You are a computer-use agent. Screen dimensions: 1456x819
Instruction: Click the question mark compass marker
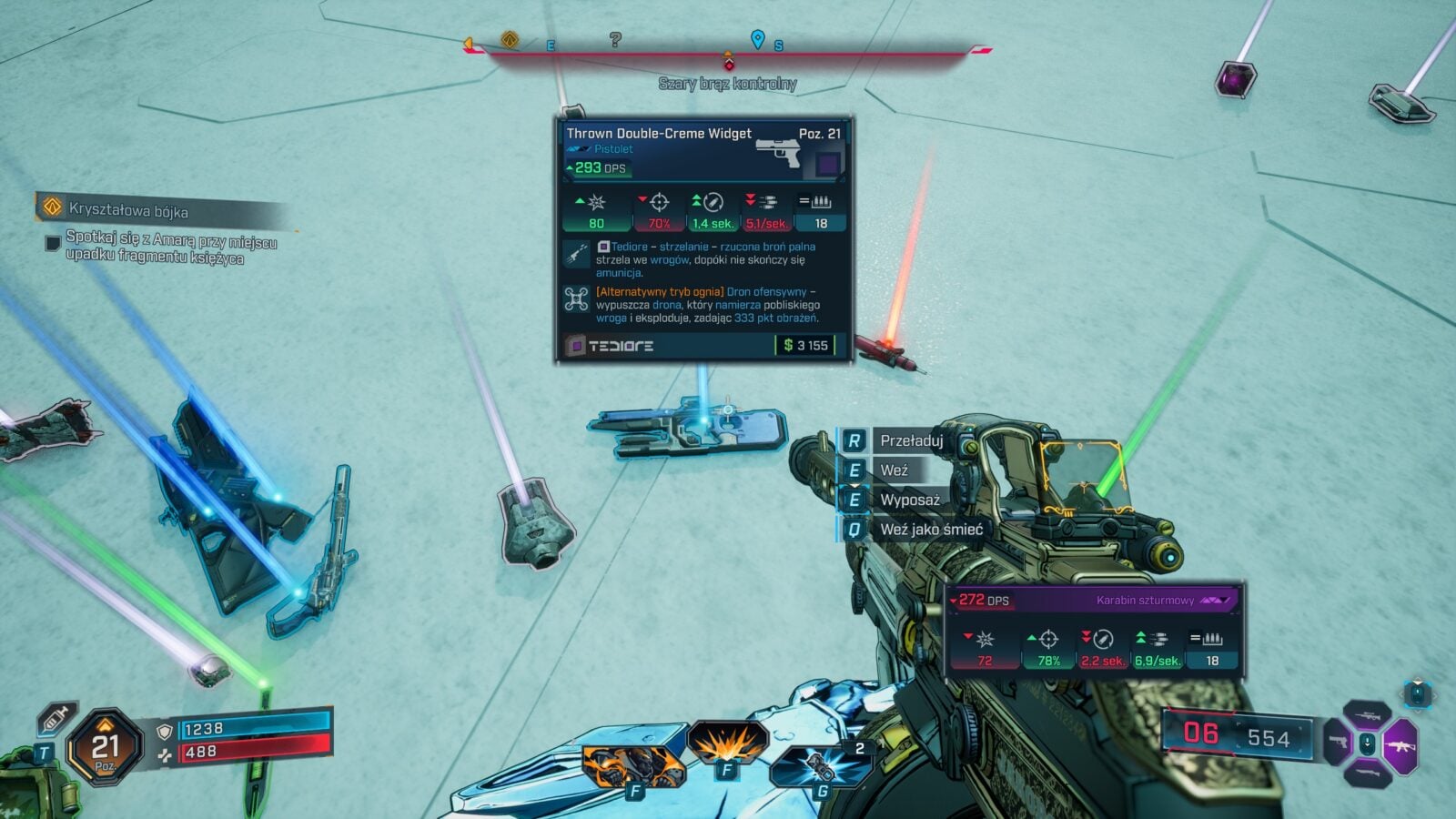(615, 39)
